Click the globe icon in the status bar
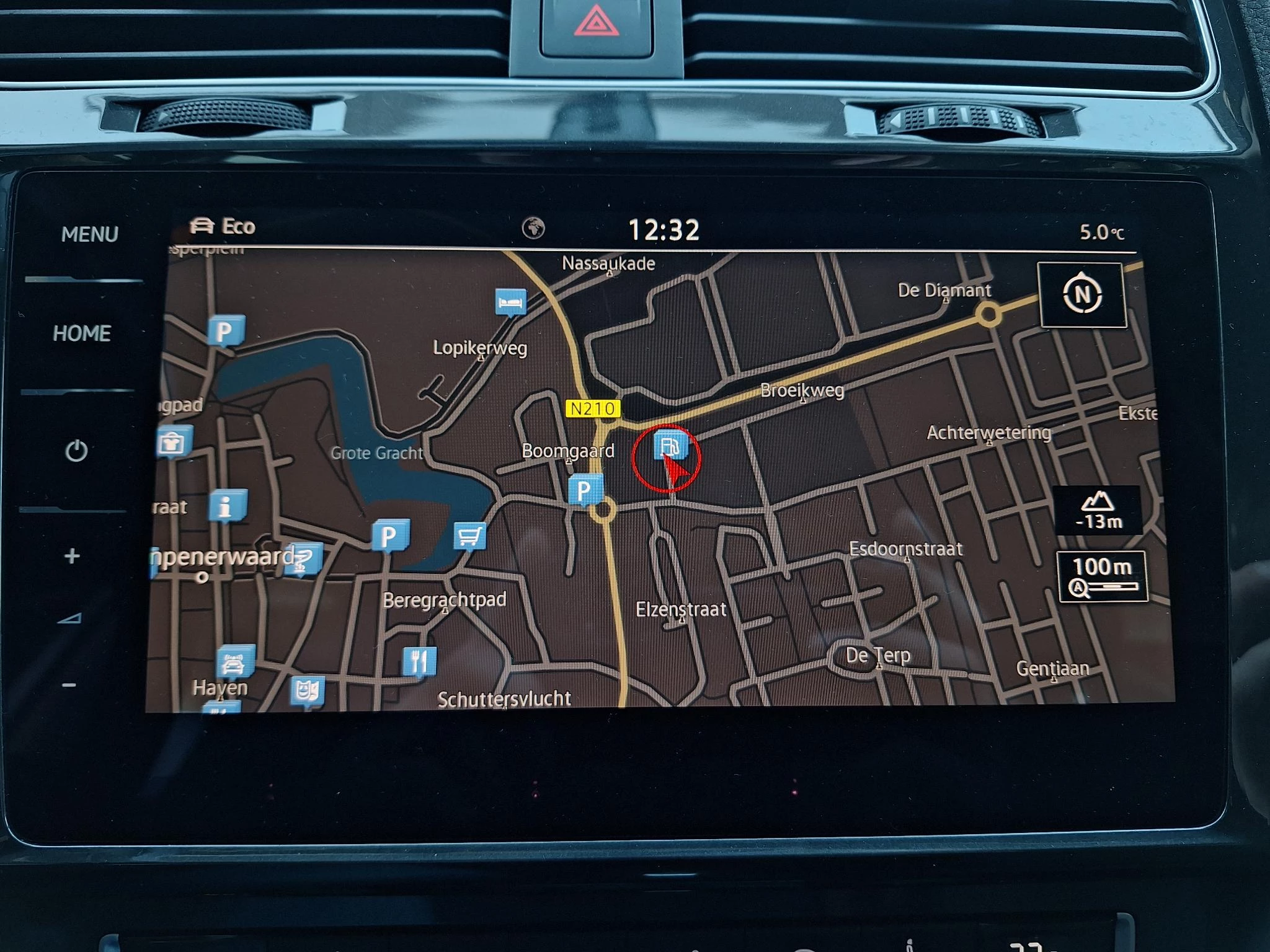 (533, 228)
